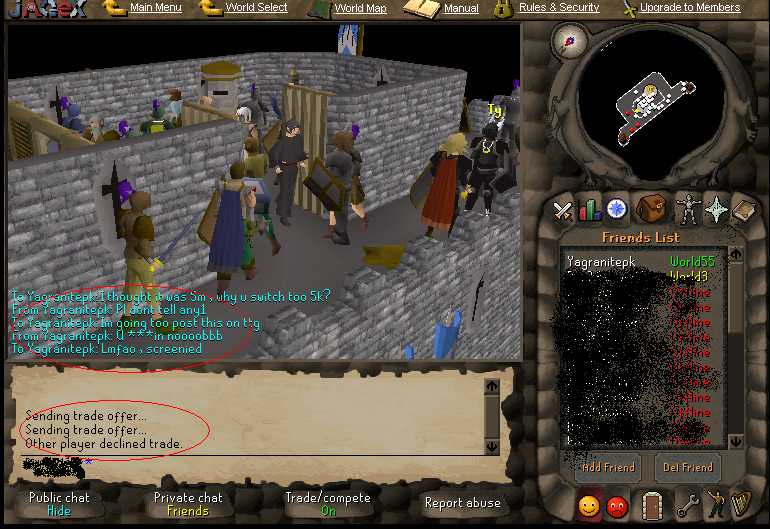Viewport: 770px width, 529px height.
Task: Open the game Manual
Action: (x=460, y=9)
